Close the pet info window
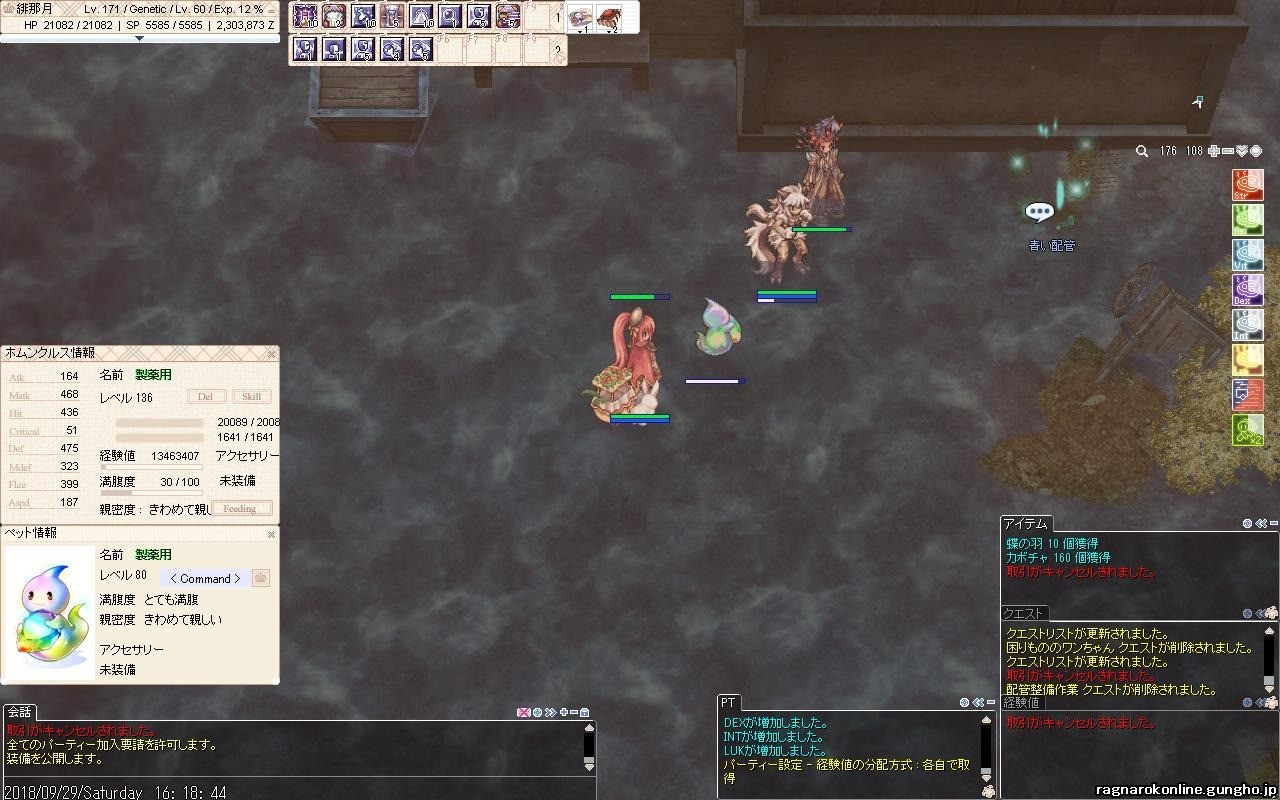The height and width of the screenshot is (800, 1280). tap(271, 534)
